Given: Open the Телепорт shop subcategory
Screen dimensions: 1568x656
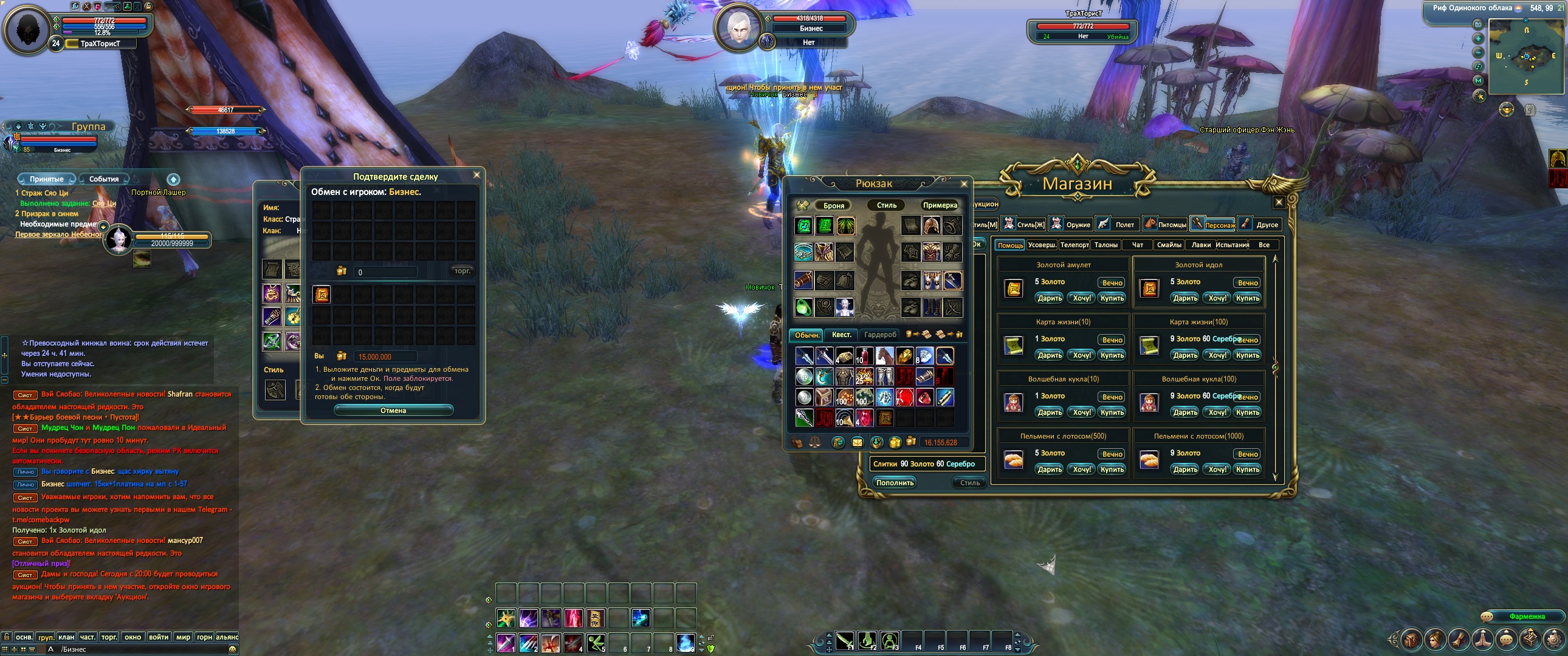Looking at the screenshot, I should click(x=1075, y=245).
